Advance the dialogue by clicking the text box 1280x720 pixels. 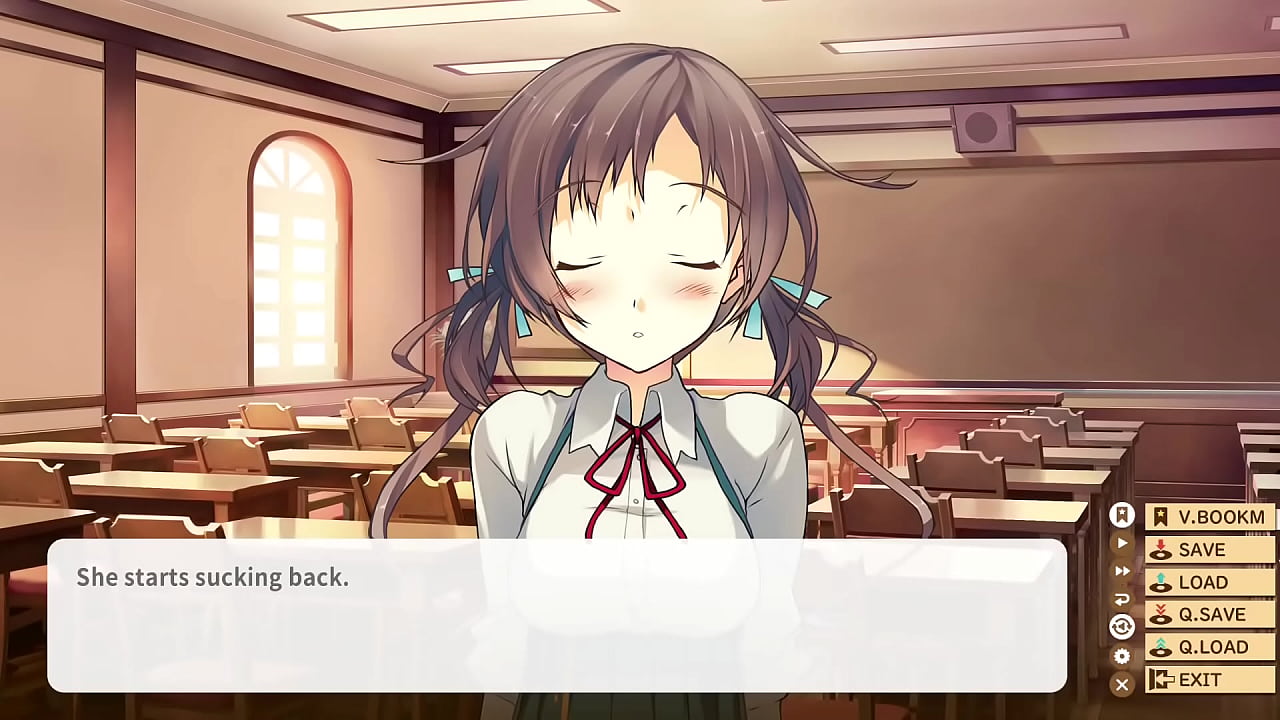click(556, 615)
